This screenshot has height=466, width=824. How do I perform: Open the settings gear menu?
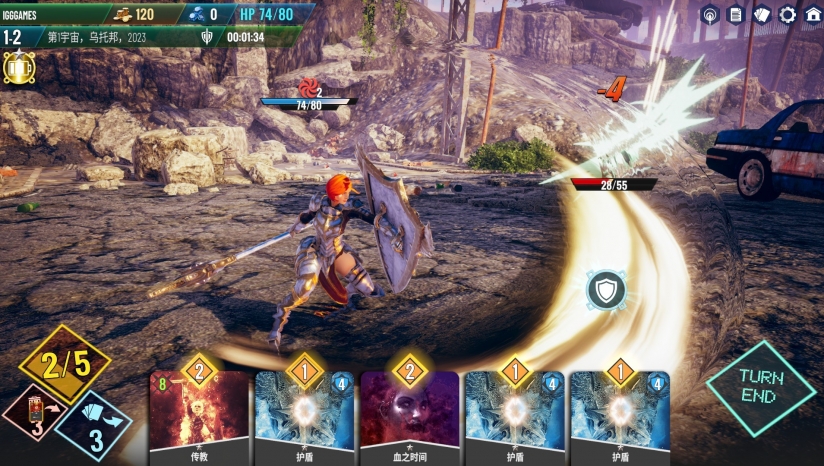pos(787,15)
